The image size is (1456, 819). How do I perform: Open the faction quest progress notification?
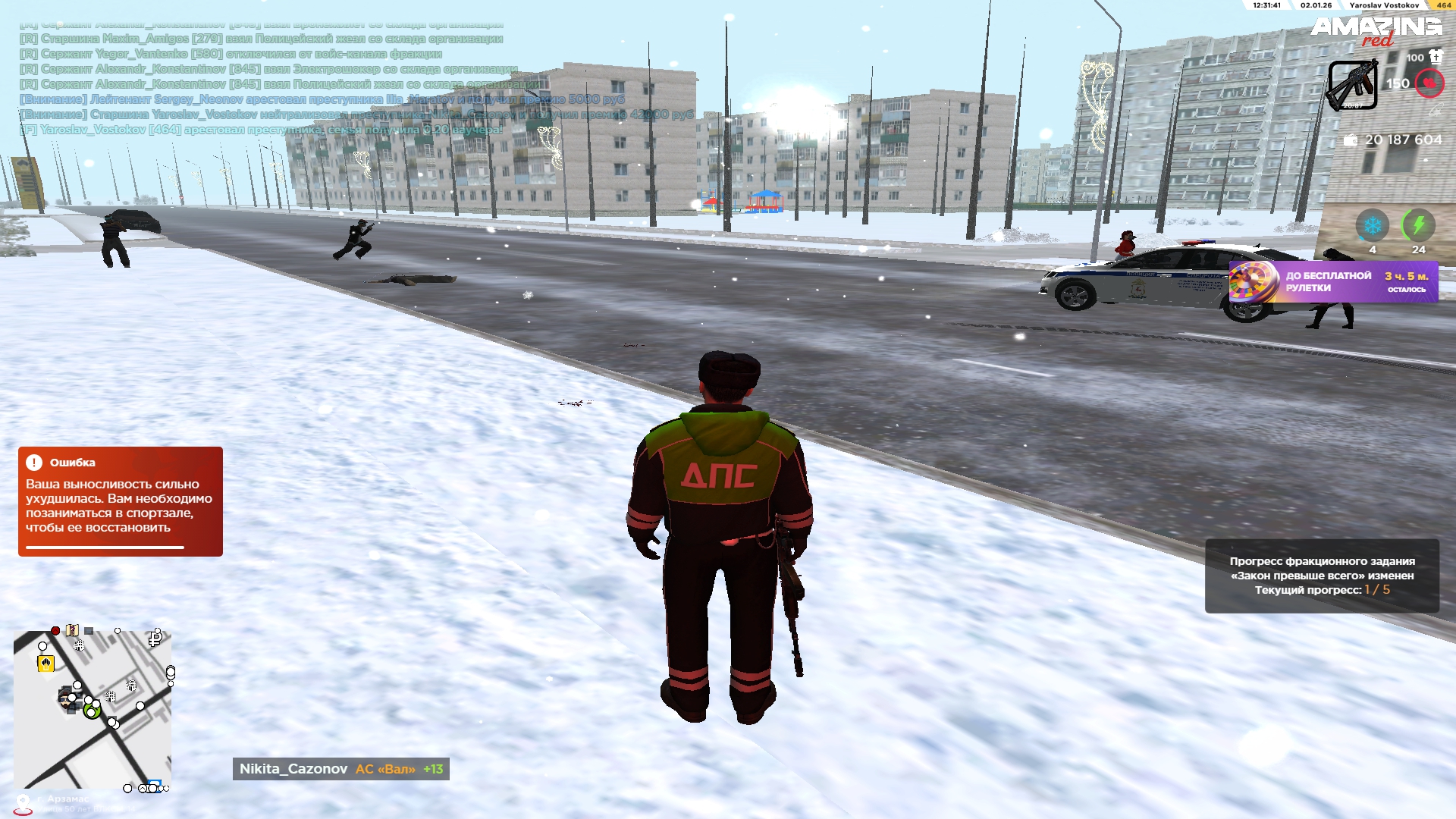[1321, 576]
